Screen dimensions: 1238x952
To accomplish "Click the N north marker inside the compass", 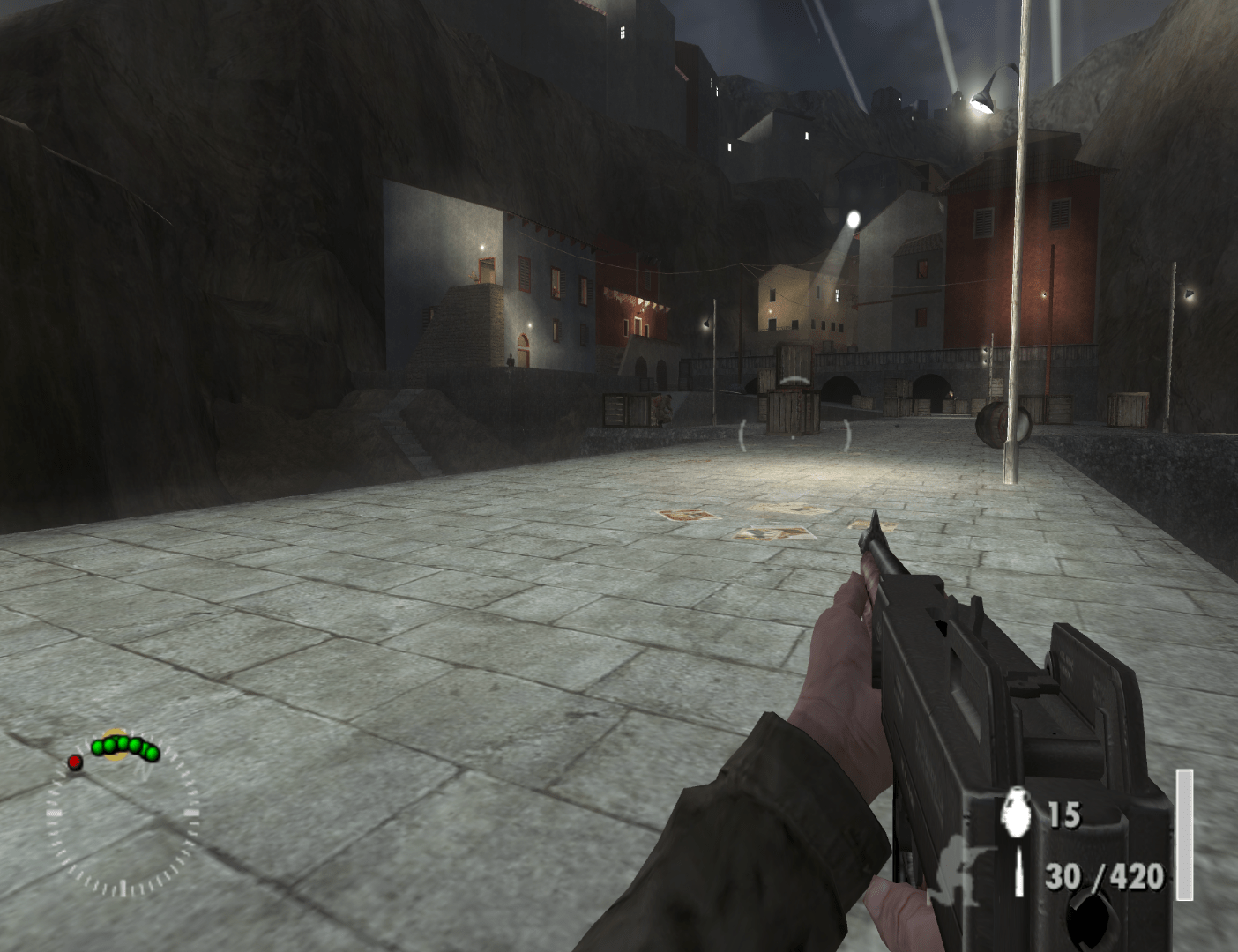I will 144,770.
